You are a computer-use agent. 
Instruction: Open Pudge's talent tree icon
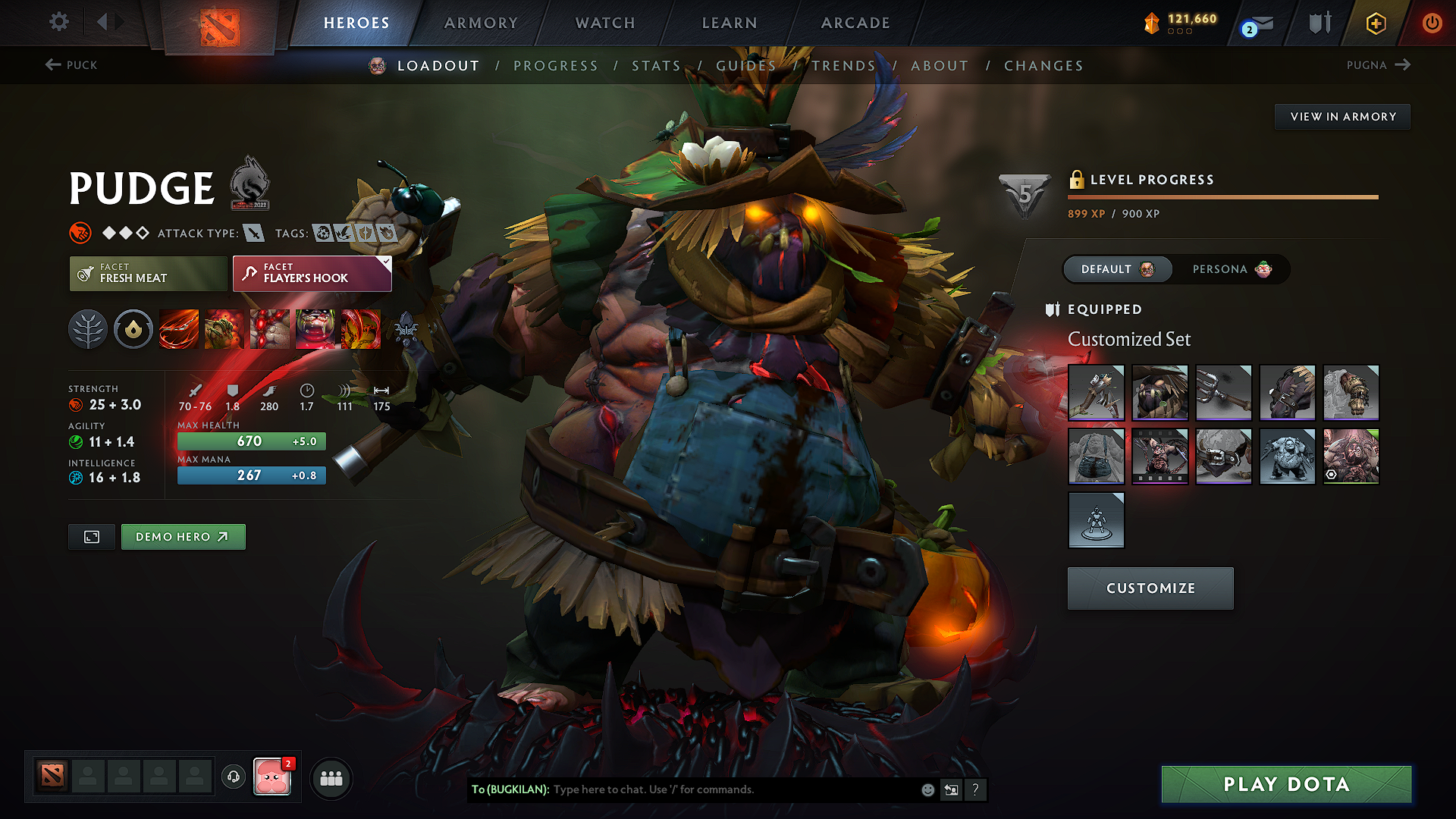tap(88, 329)
